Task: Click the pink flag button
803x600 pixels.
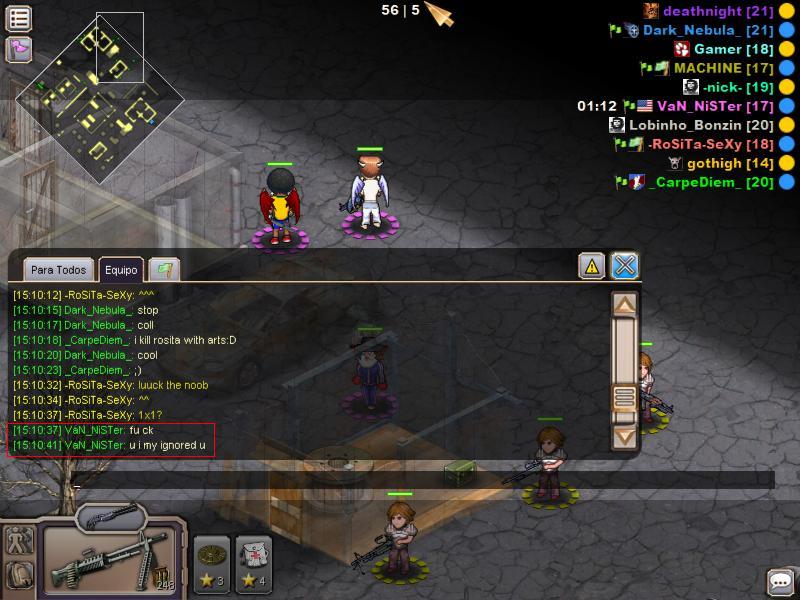Action: click(19, 47)
